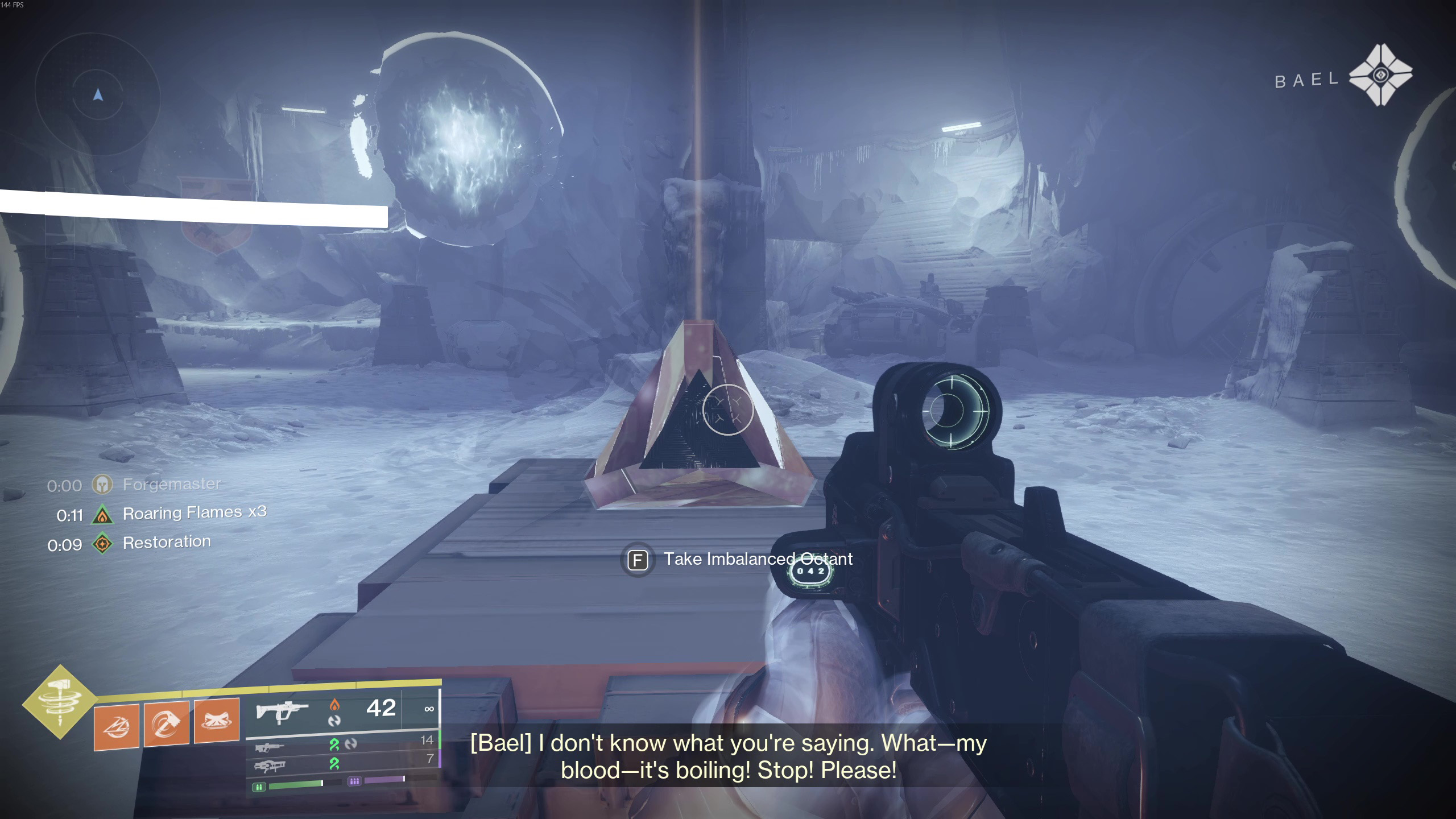The height and width of the screenshot is (819, 1456).
Task: Select the solar grenade ability icon
Action: click(x=117, y=726)
